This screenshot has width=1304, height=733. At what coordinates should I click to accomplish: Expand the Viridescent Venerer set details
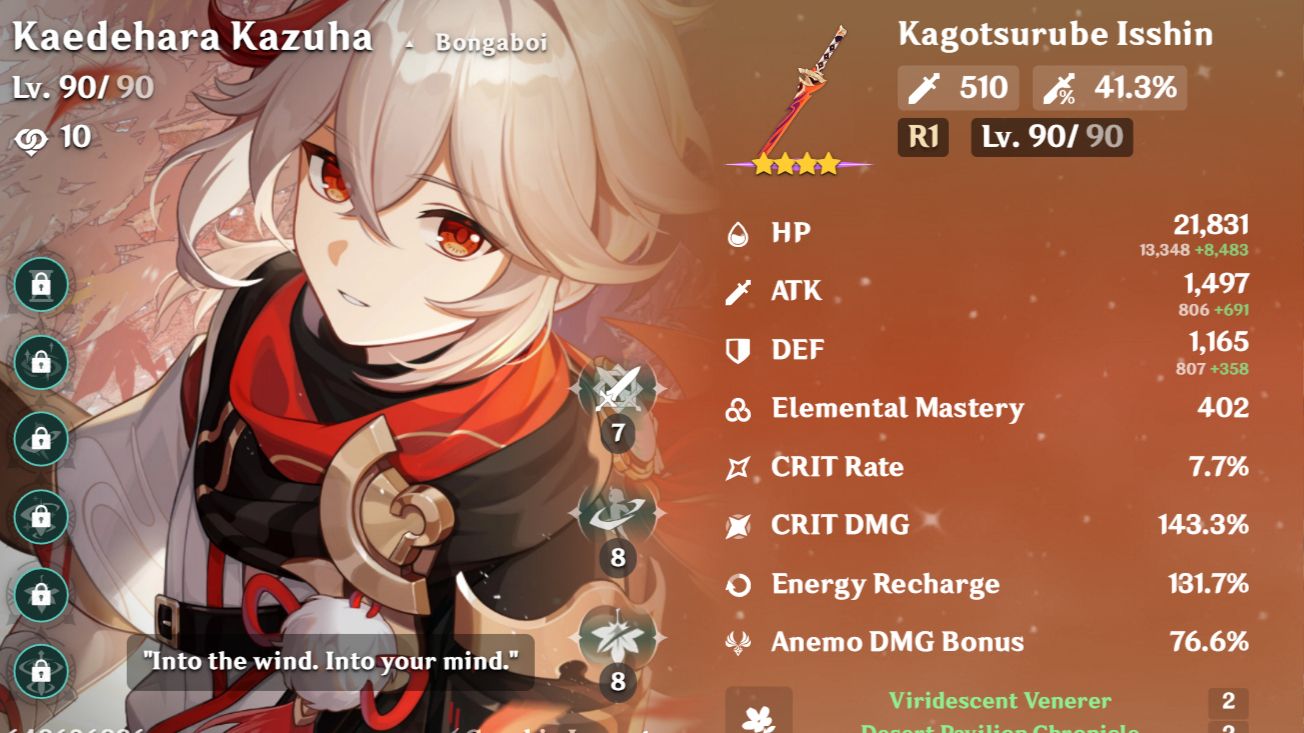[1000, 701]
